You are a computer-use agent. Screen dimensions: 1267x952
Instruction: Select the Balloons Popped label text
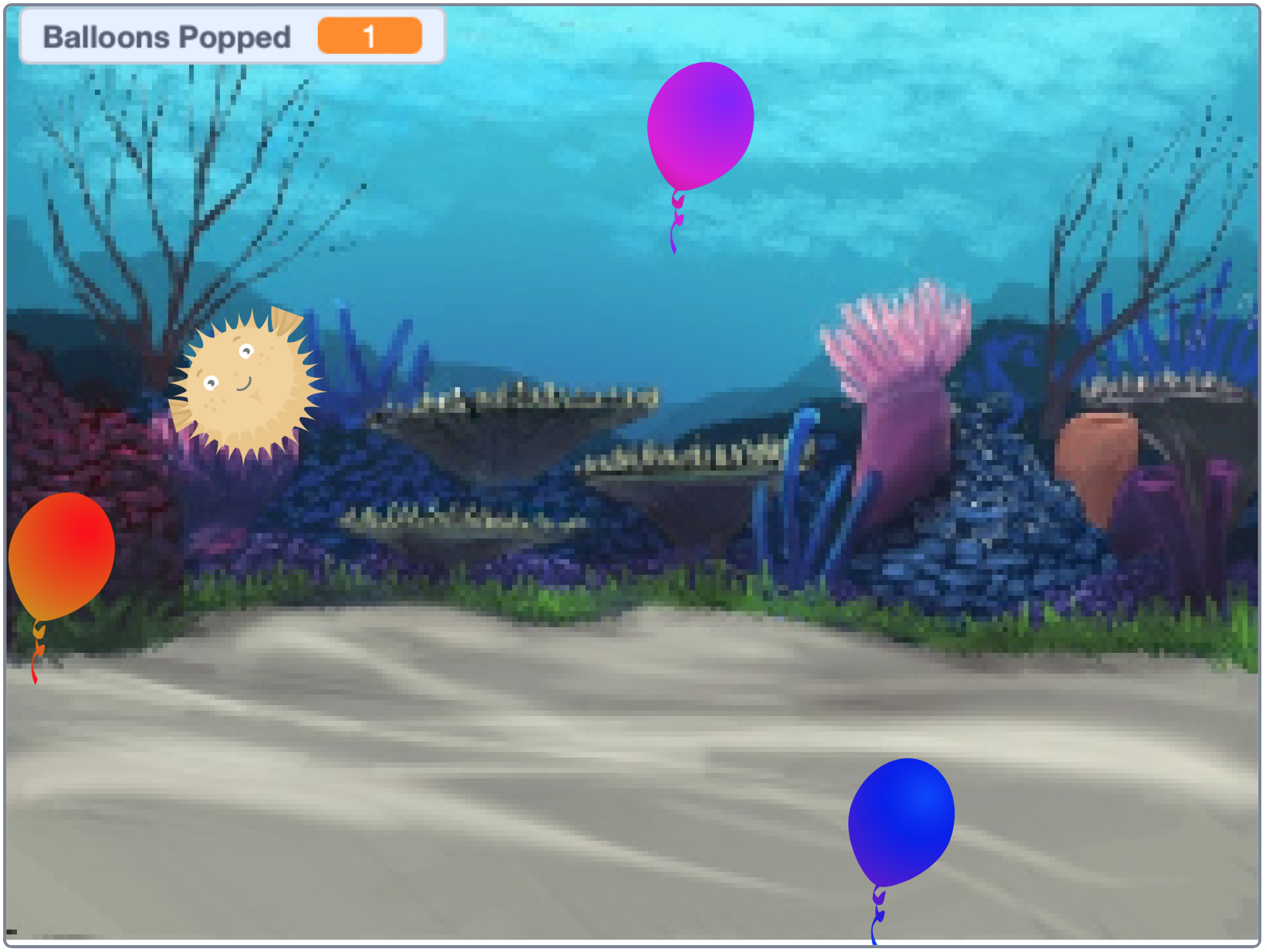pos(167,38)
